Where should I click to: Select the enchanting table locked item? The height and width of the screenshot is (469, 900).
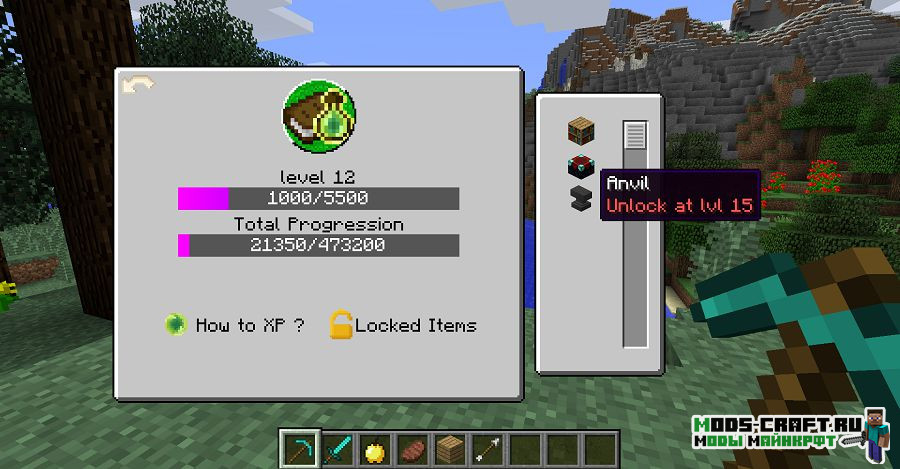(x=581, y=167)
